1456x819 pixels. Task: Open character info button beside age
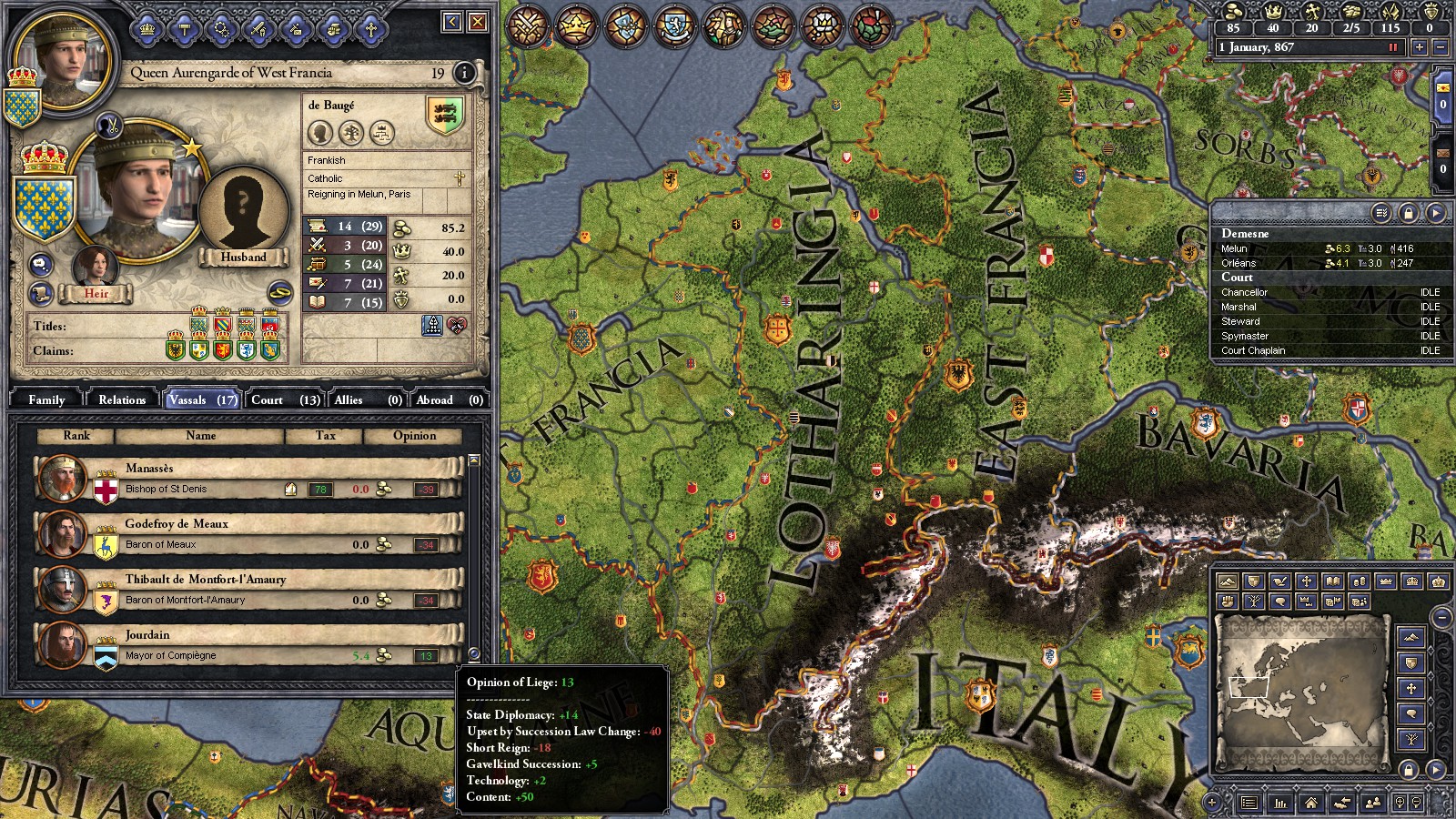(x=464, y=73)
